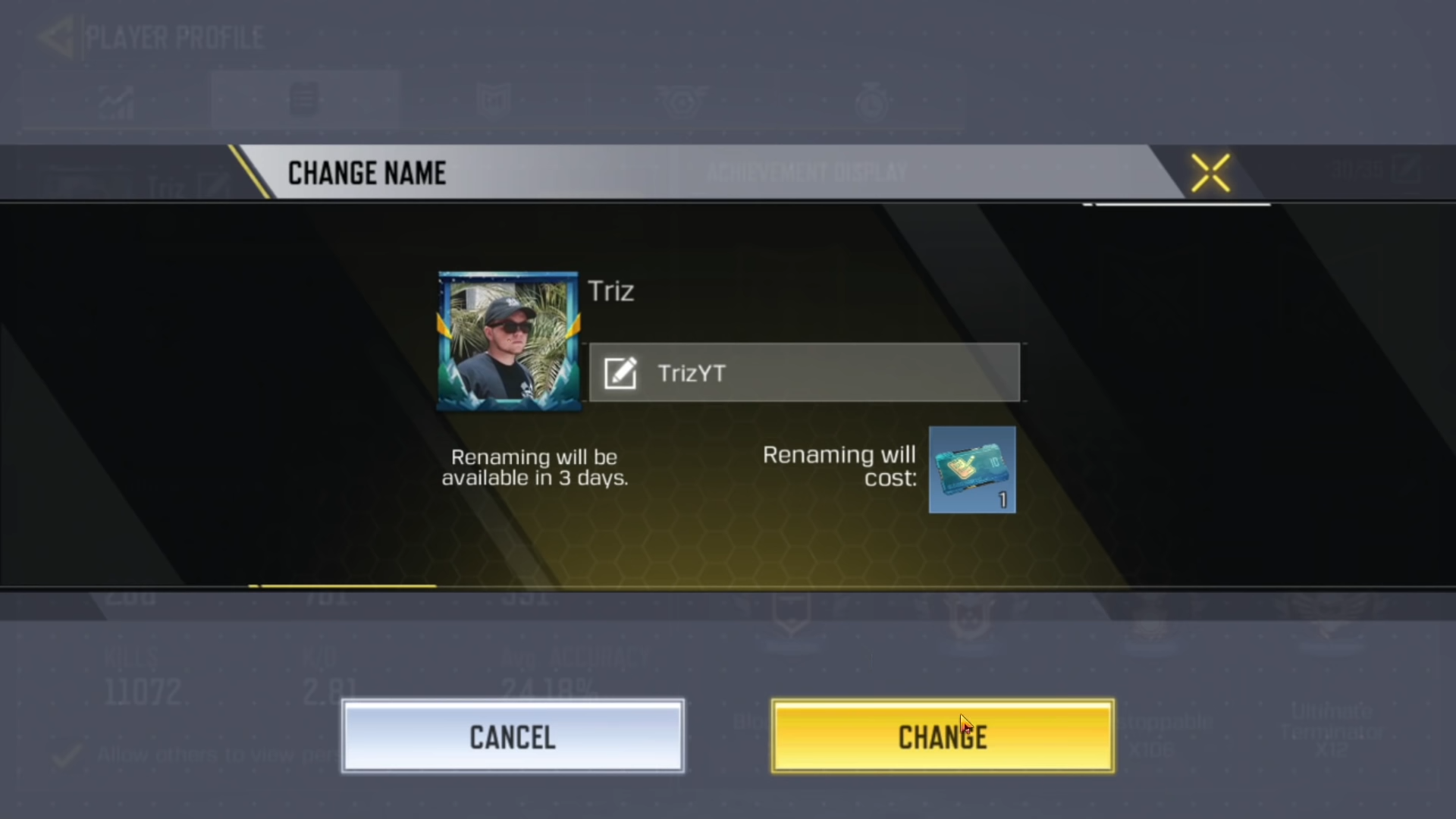The image size is (1456, 819).
Task: Select the medal badge tab icon
Action: (493, 99)
